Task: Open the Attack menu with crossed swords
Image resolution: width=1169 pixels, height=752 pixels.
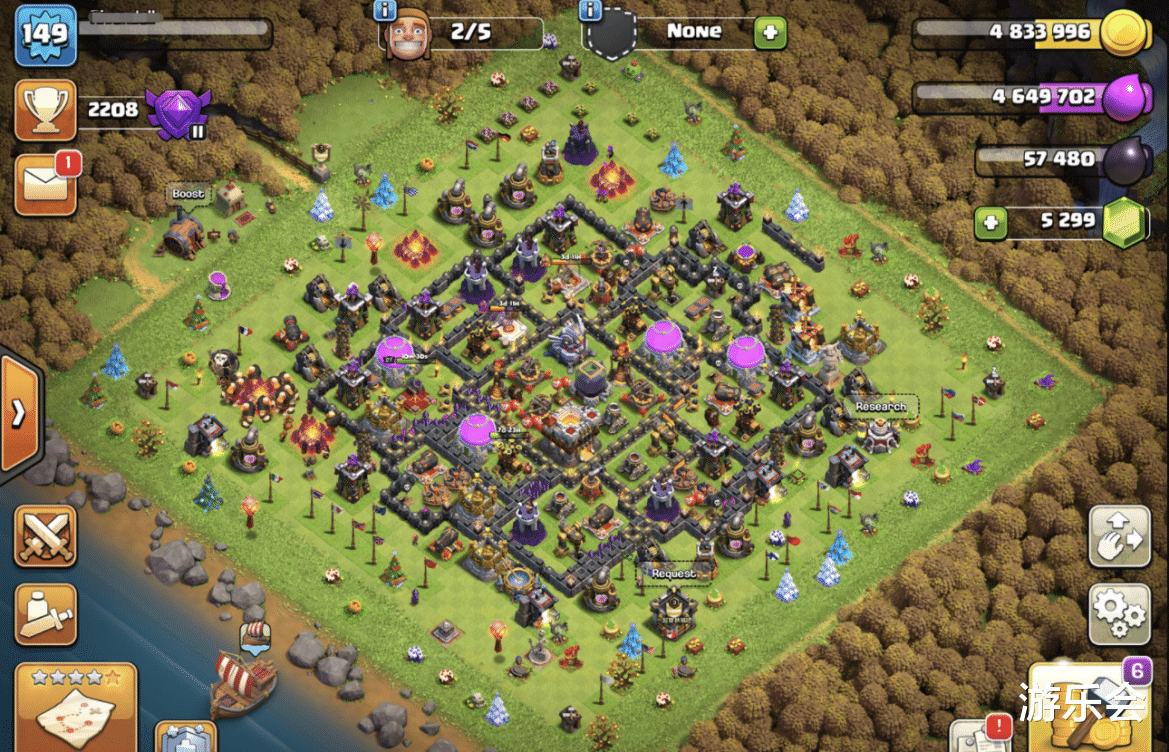Action: pyautogui.click(x=45, y=536)
